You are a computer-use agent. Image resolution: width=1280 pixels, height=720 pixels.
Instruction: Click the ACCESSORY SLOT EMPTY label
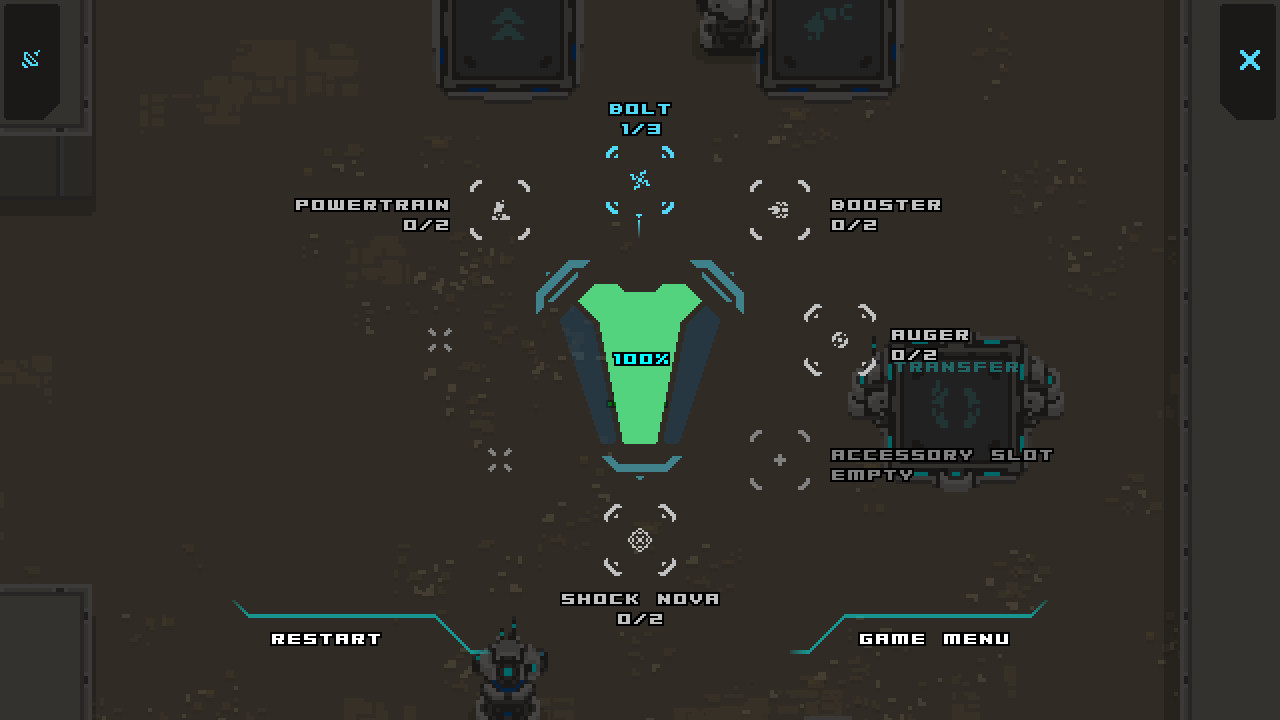(x=941, y=464)
